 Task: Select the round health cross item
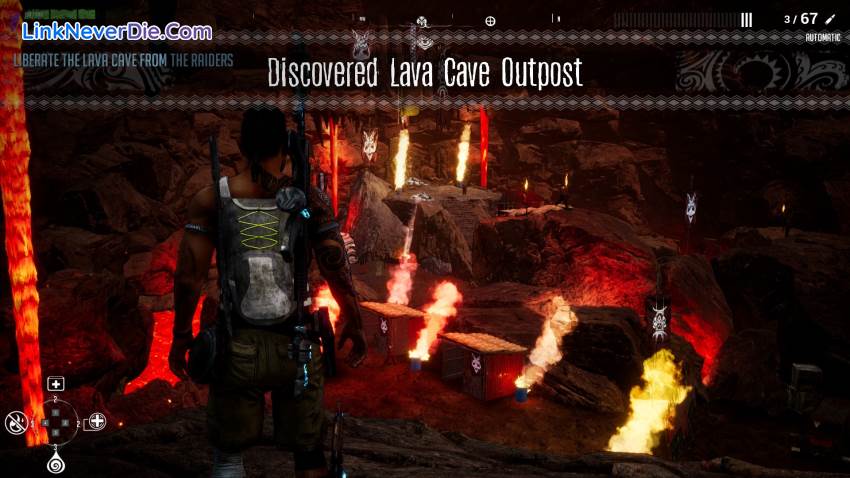[x=96, y=421]
